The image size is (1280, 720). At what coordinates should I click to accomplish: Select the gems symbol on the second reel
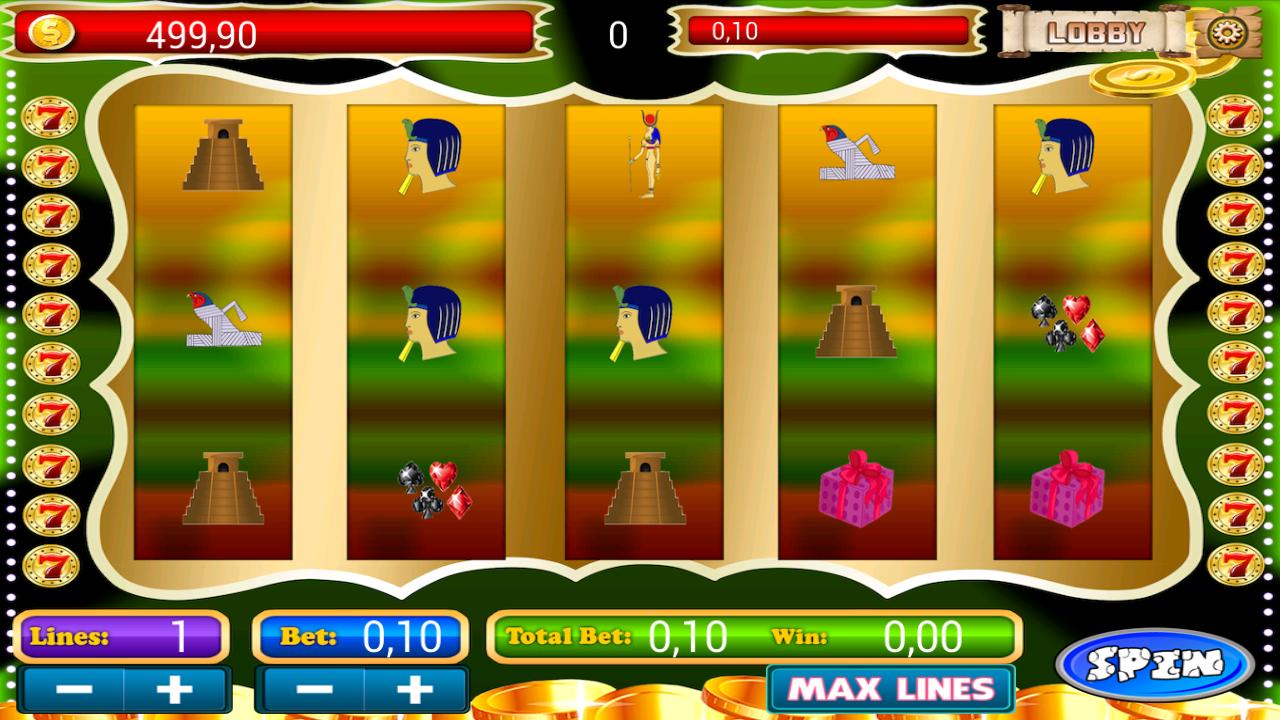[434, 490]
